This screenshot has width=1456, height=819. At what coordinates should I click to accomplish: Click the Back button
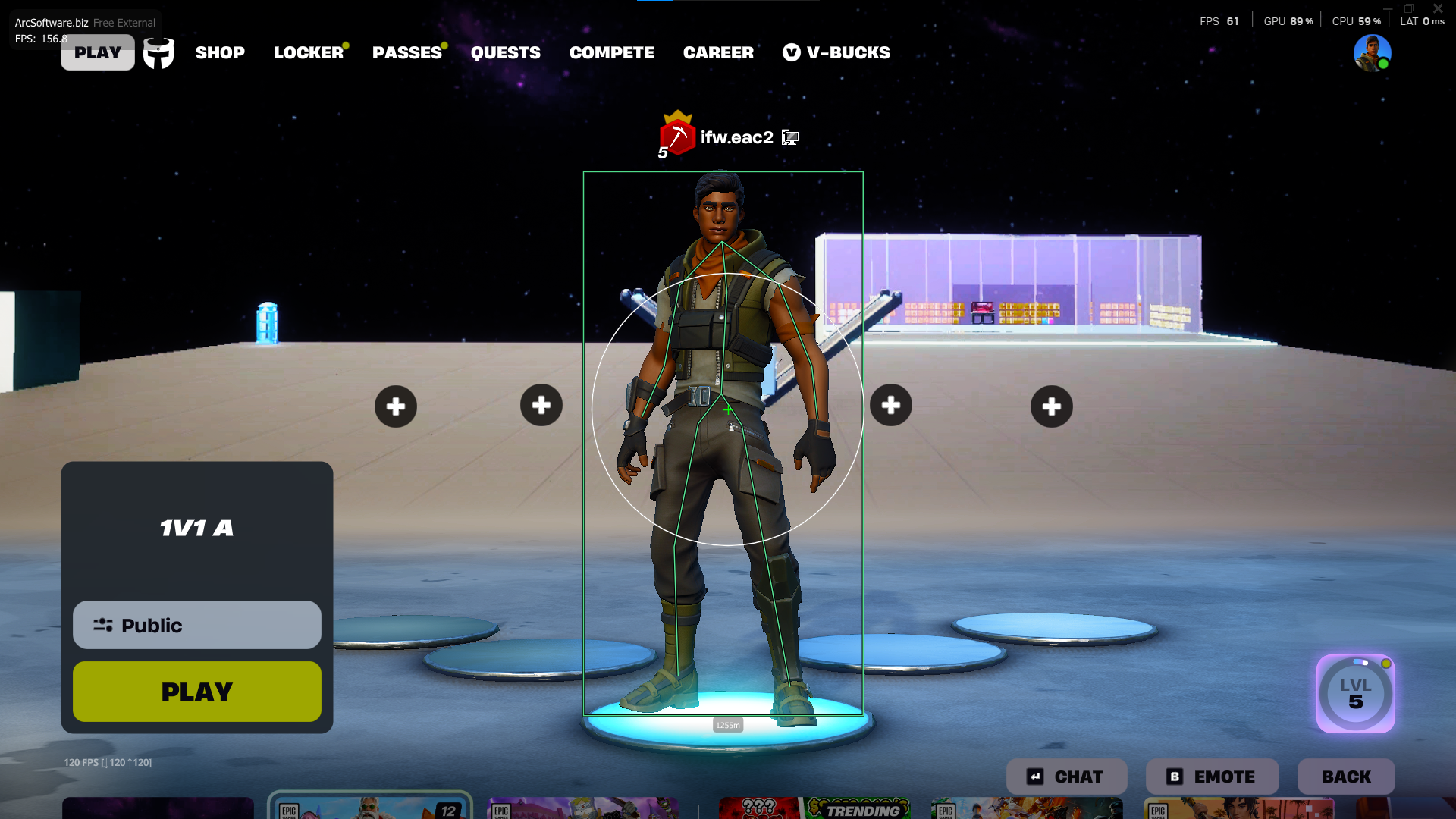pyautogui.click(x=1346, y=777)
